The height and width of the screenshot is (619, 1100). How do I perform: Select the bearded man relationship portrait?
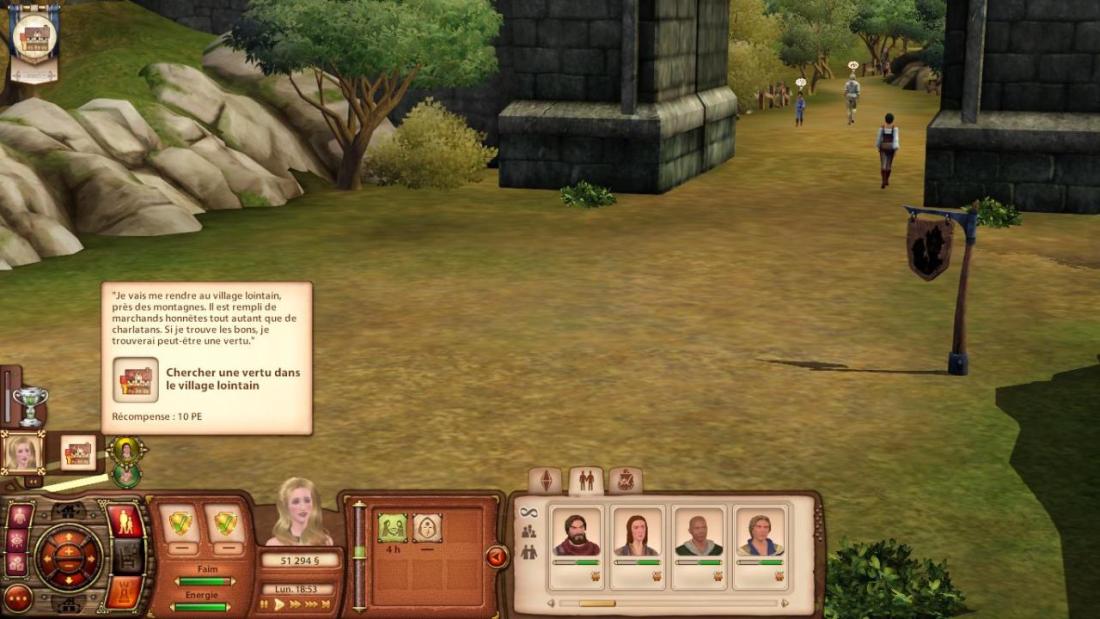[x=577, y=534]
